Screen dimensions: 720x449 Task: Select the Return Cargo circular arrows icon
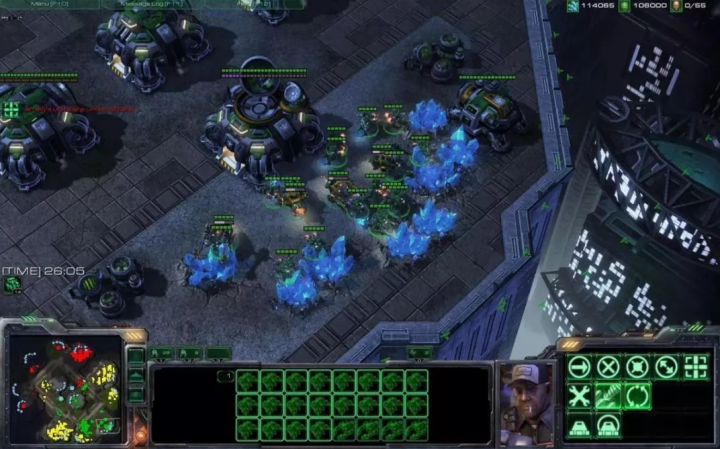click(636, 396)
